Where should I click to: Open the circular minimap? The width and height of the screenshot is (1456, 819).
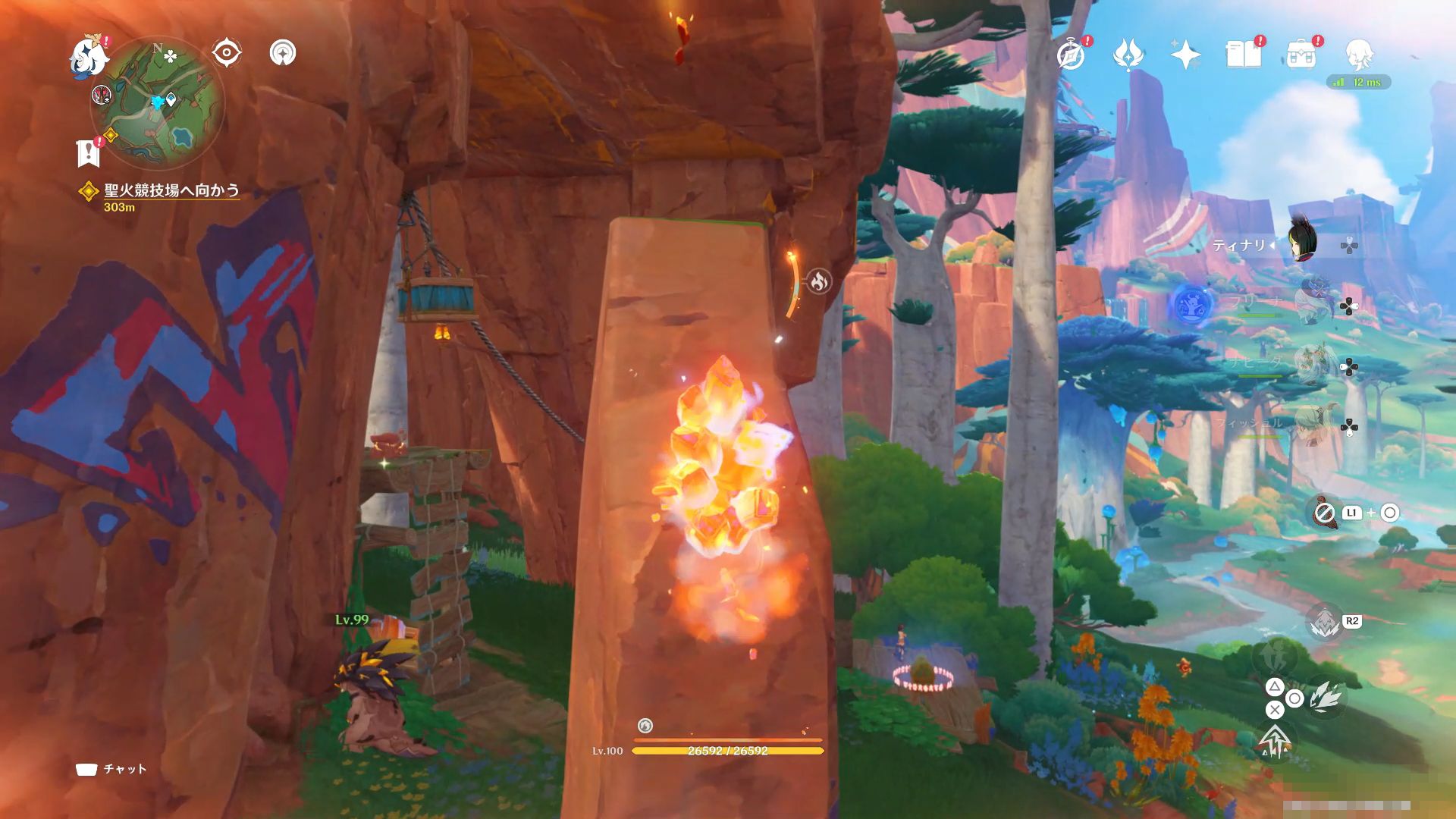point(158,103)
